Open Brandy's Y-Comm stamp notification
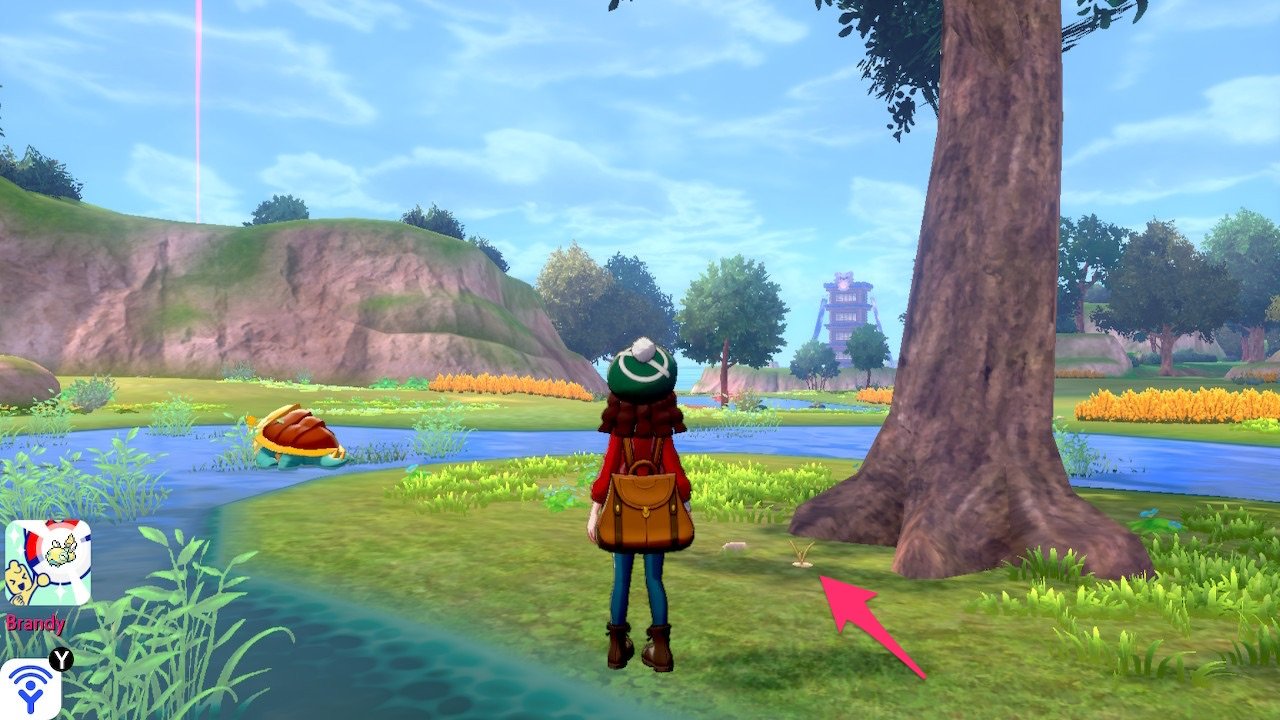Image resolution: width=1280 pixels, height=720 pixels. click(x=47, y=562)
